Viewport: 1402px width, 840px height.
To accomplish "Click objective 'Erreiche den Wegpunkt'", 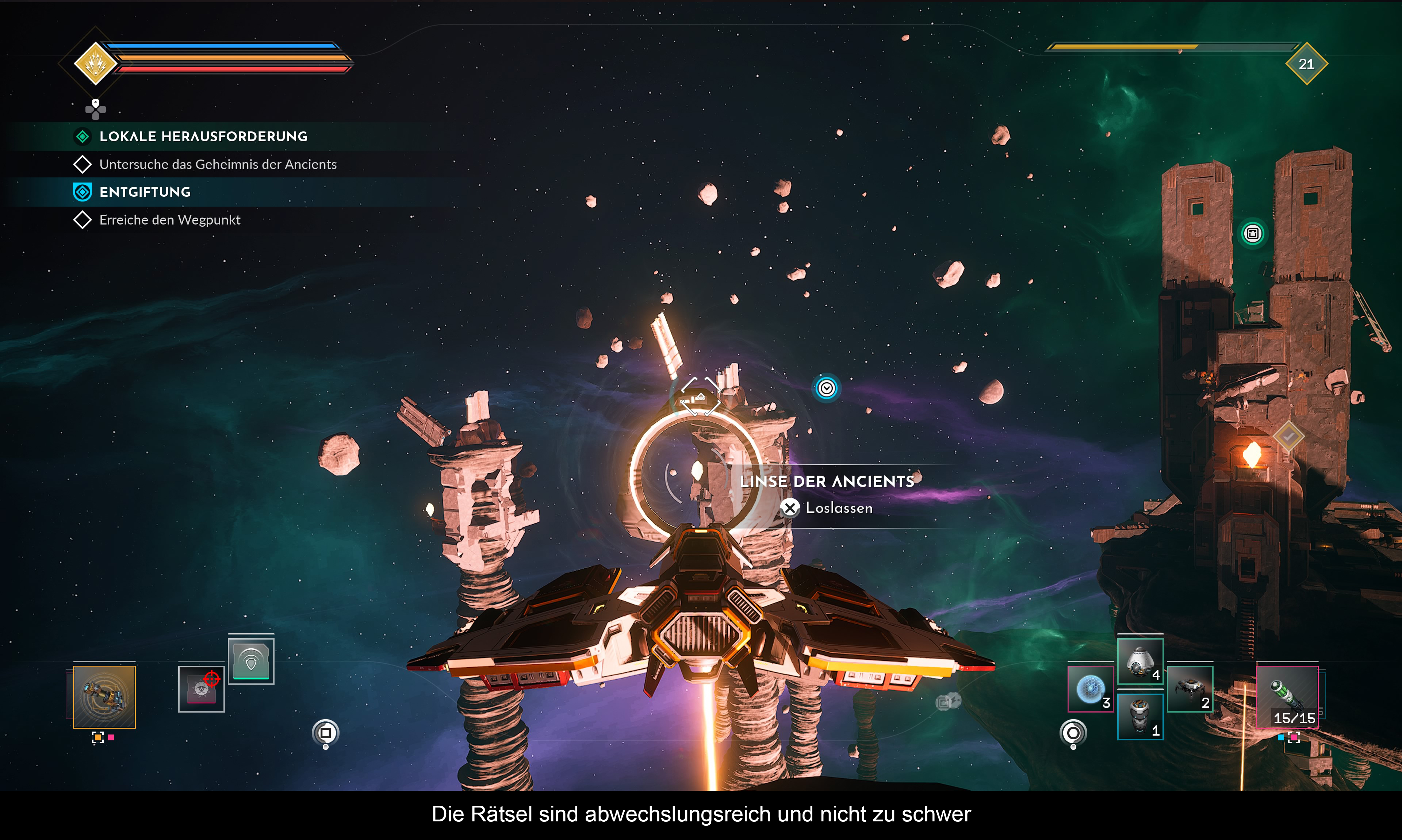I will [169, 220].
